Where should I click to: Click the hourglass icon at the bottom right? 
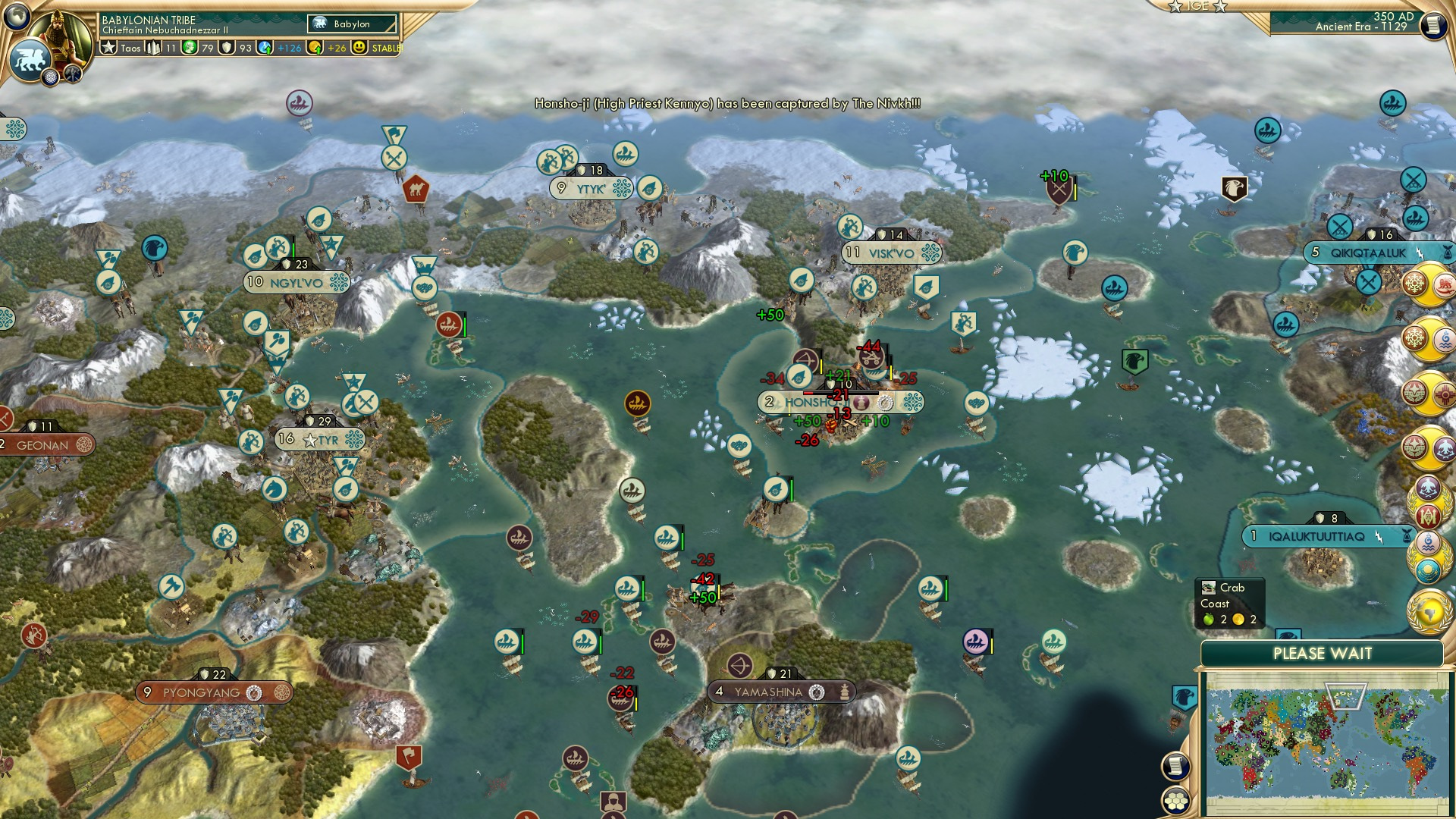[x=1407, y=535]
